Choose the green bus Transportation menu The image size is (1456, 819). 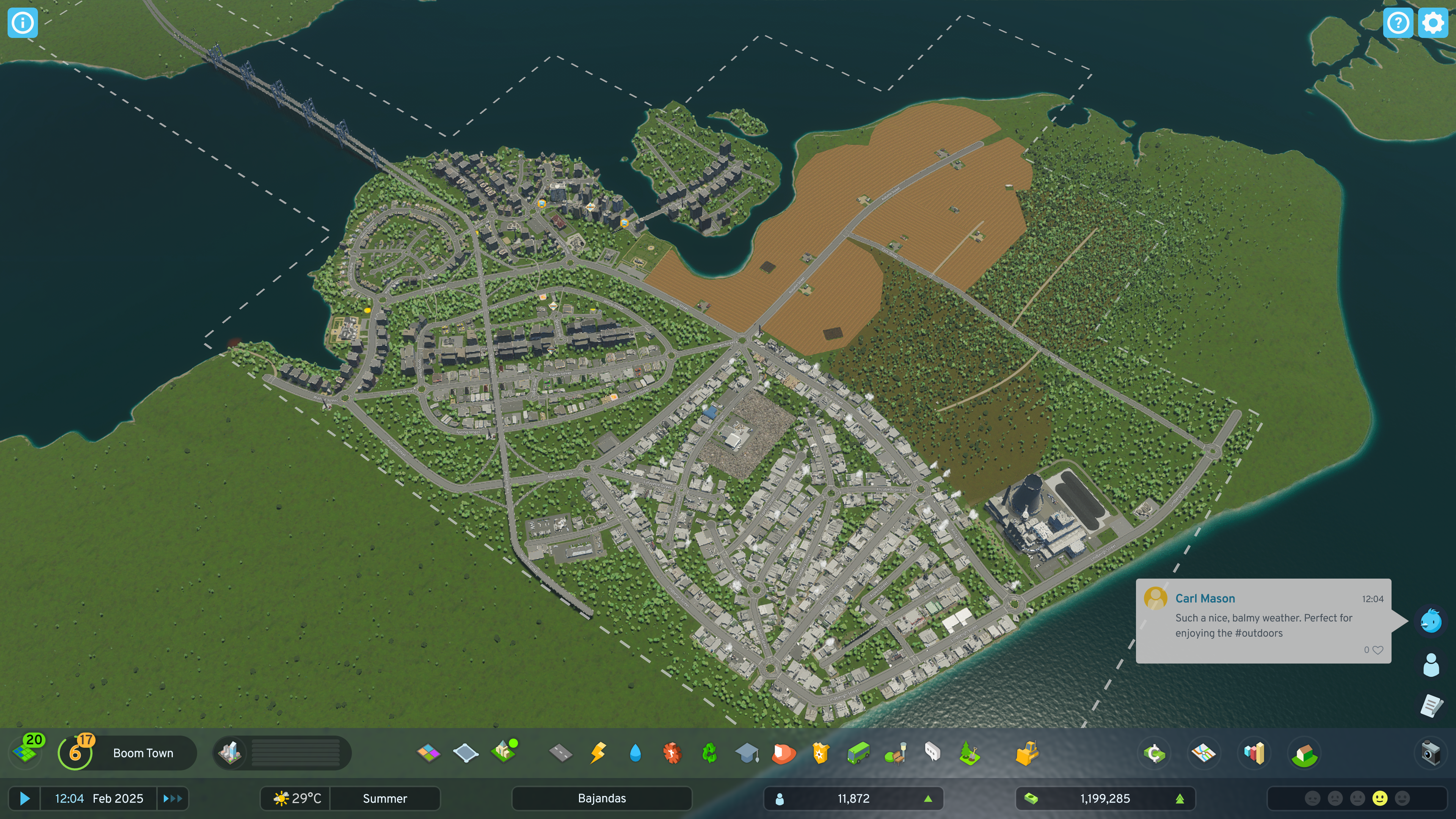click(858, 753)
